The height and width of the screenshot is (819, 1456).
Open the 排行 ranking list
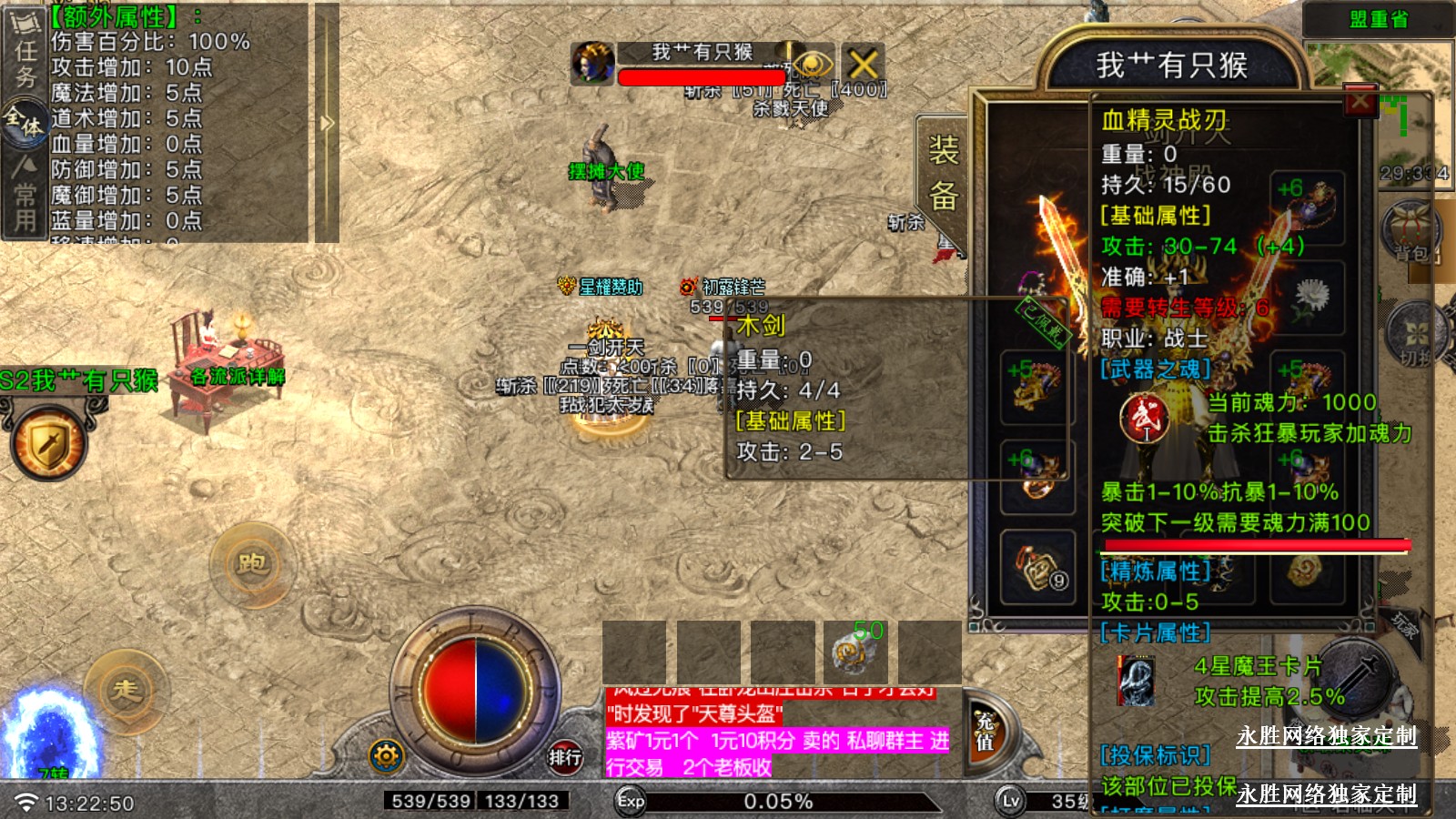(x=564, y=756)
